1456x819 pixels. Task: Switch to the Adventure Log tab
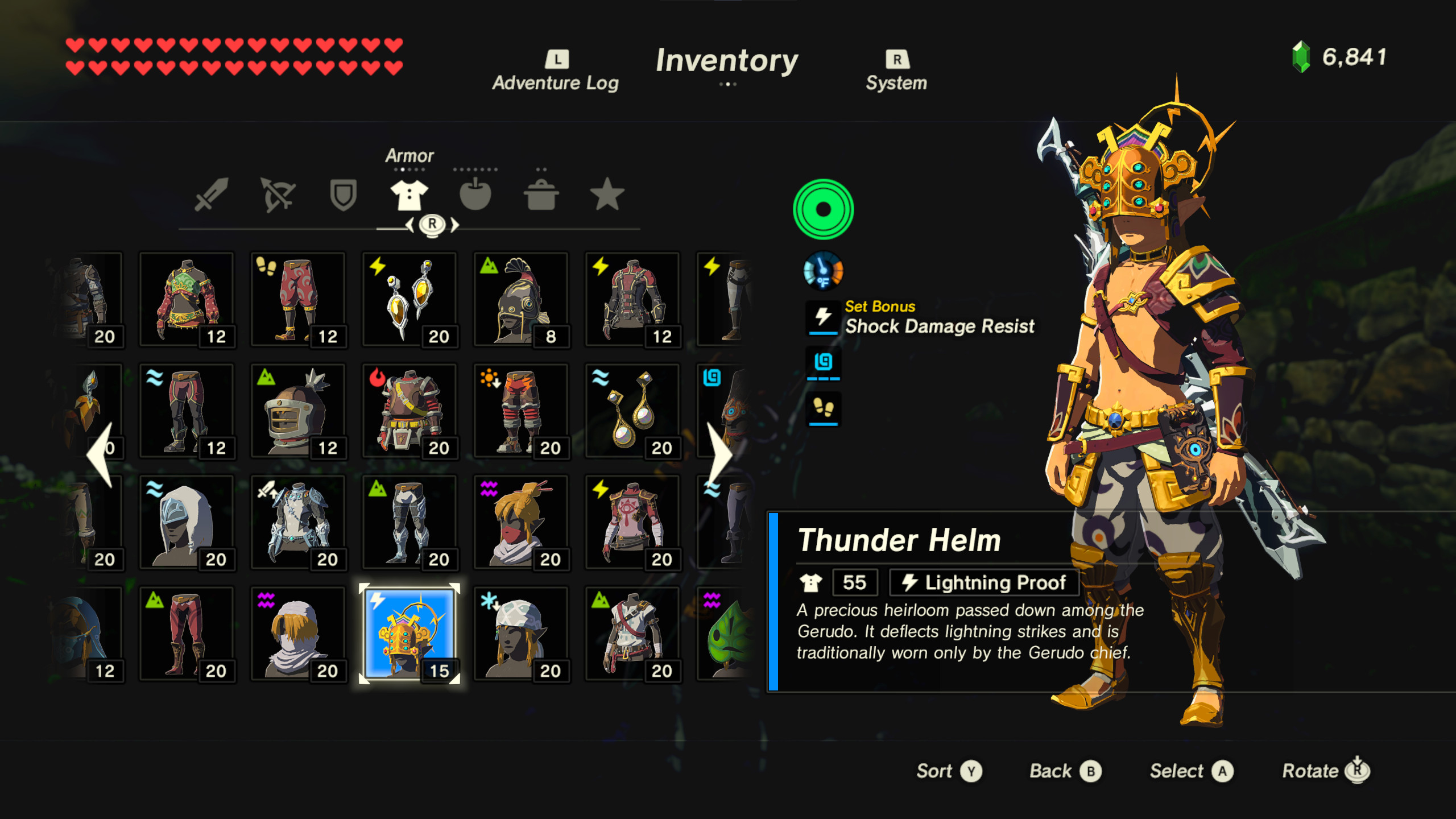coord(555,68)
